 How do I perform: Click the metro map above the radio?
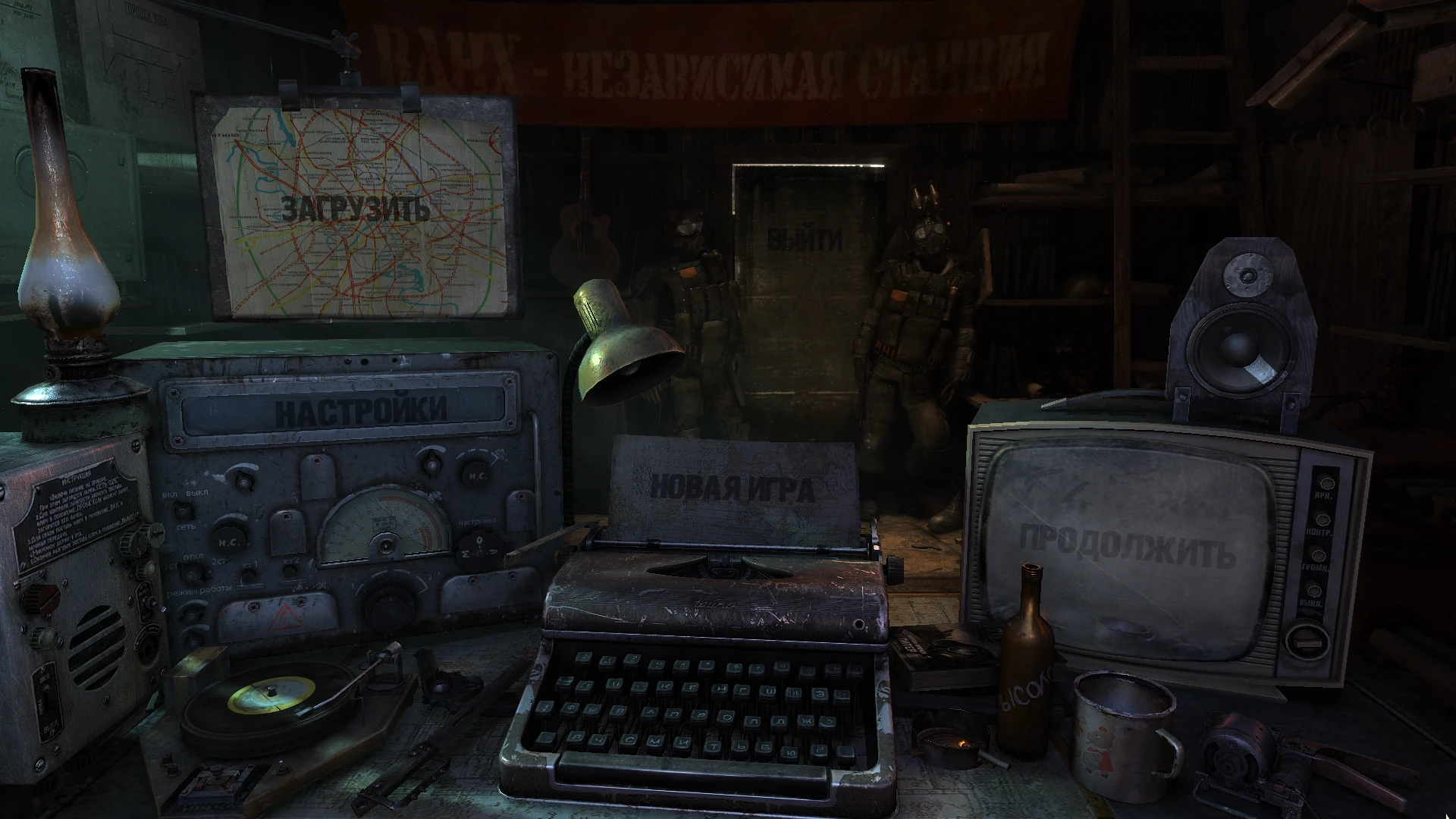click(356, 205)
